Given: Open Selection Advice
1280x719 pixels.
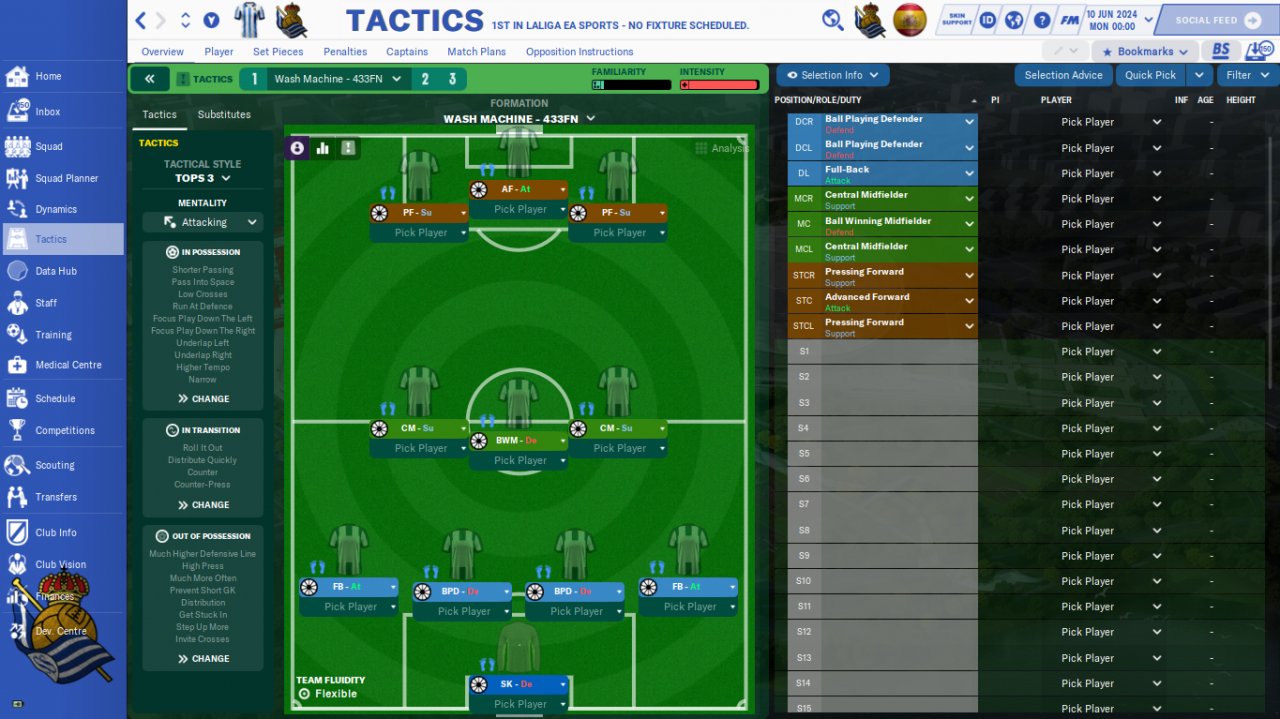Looking at the screenshot, I should [x=1063, y=75].
